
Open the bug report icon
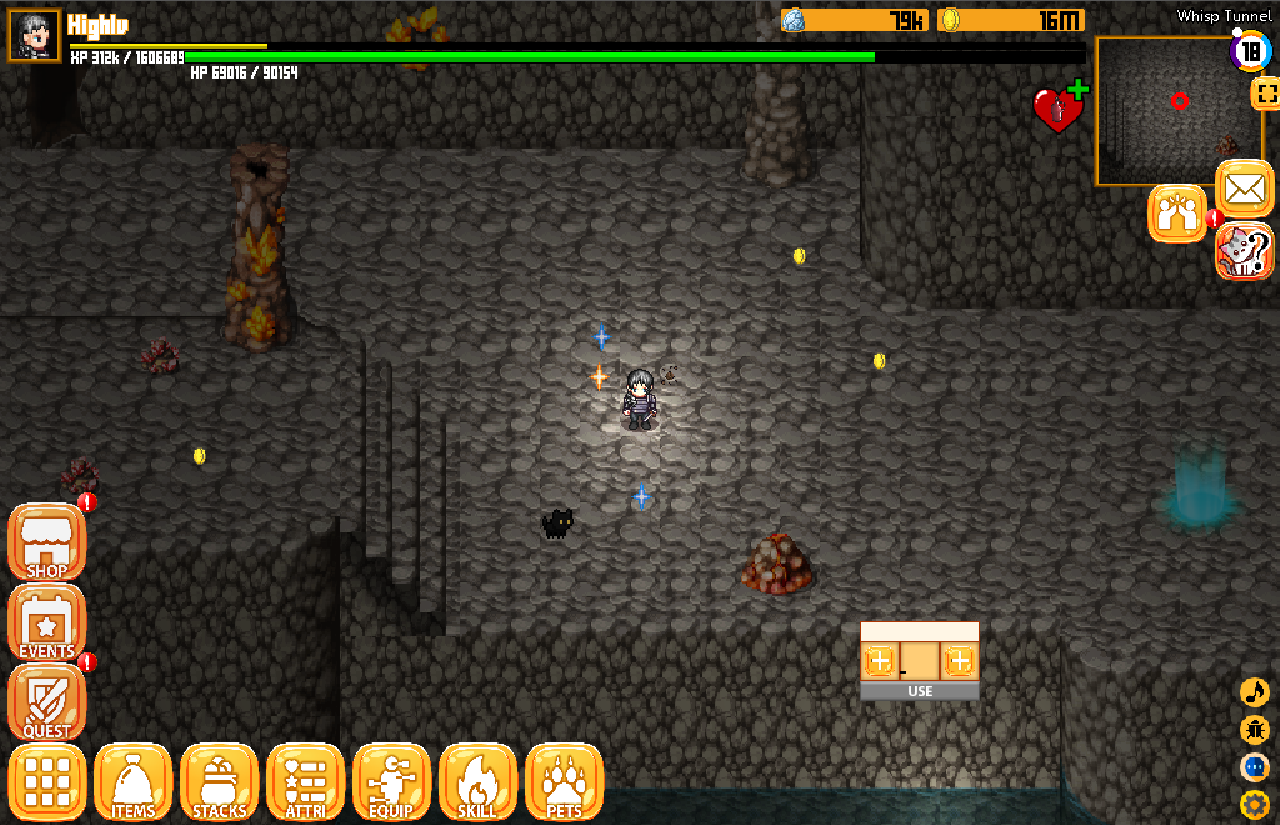pos(1254,729)
